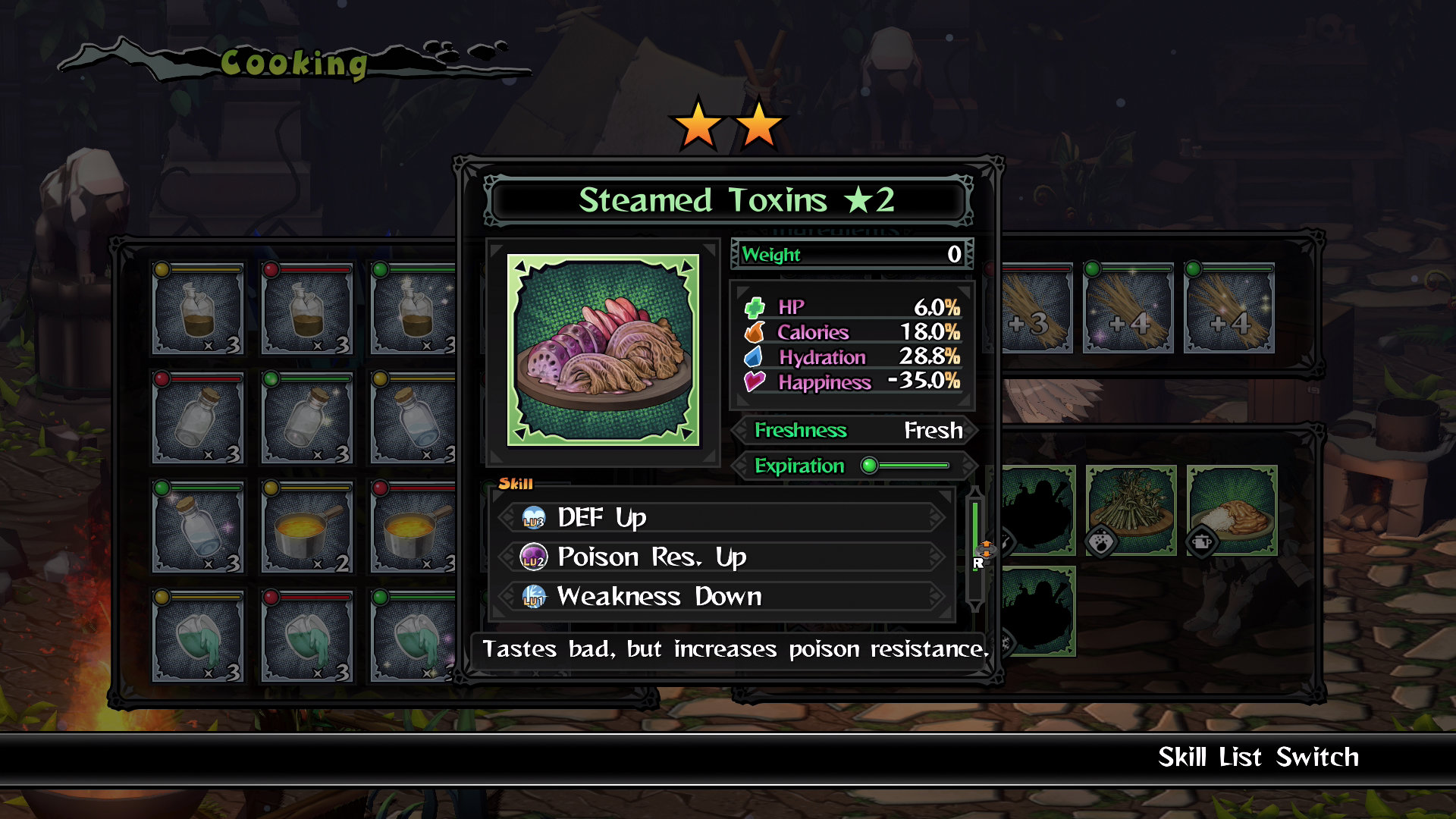
Task: Activate Skill List Switch
Action: 1257,757
